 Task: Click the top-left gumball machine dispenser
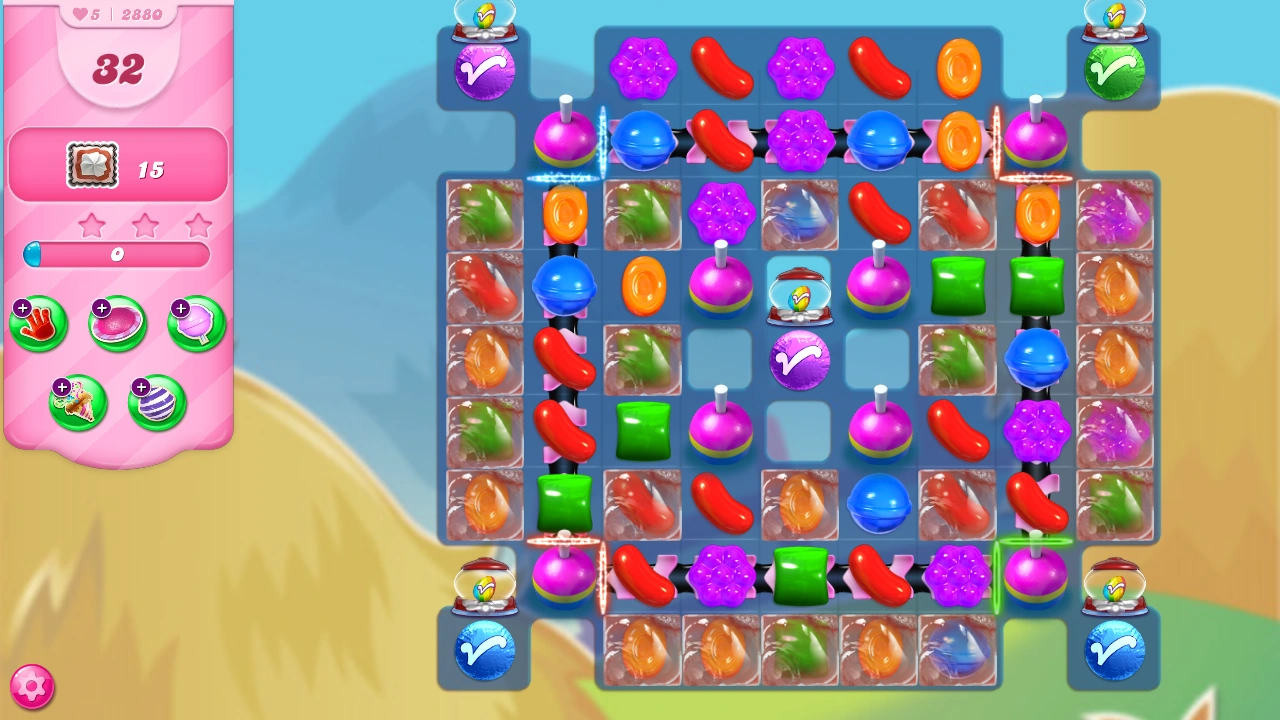click(x=485, y=18)
